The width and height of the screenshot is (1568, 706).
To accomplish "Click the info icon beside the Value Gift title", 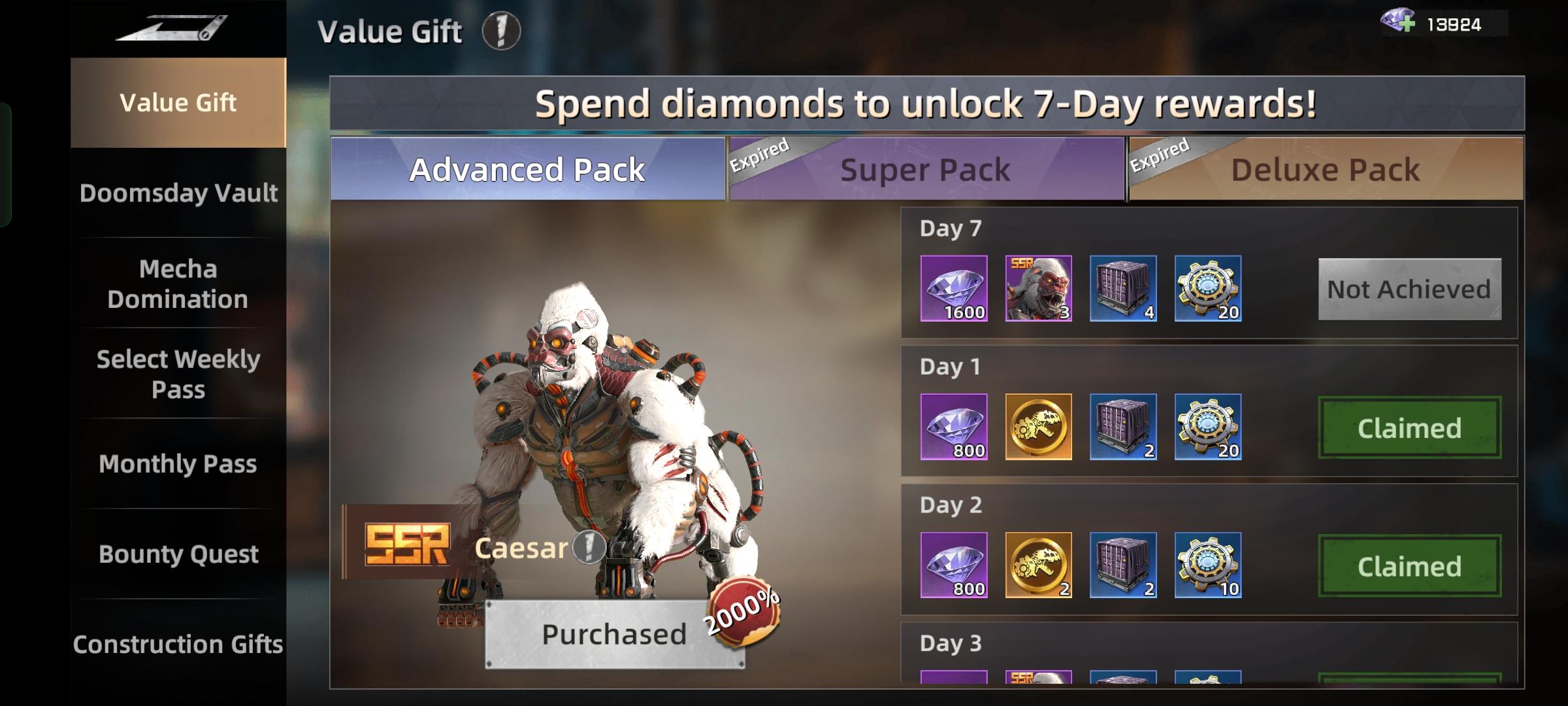I will (x=499, y=31).
